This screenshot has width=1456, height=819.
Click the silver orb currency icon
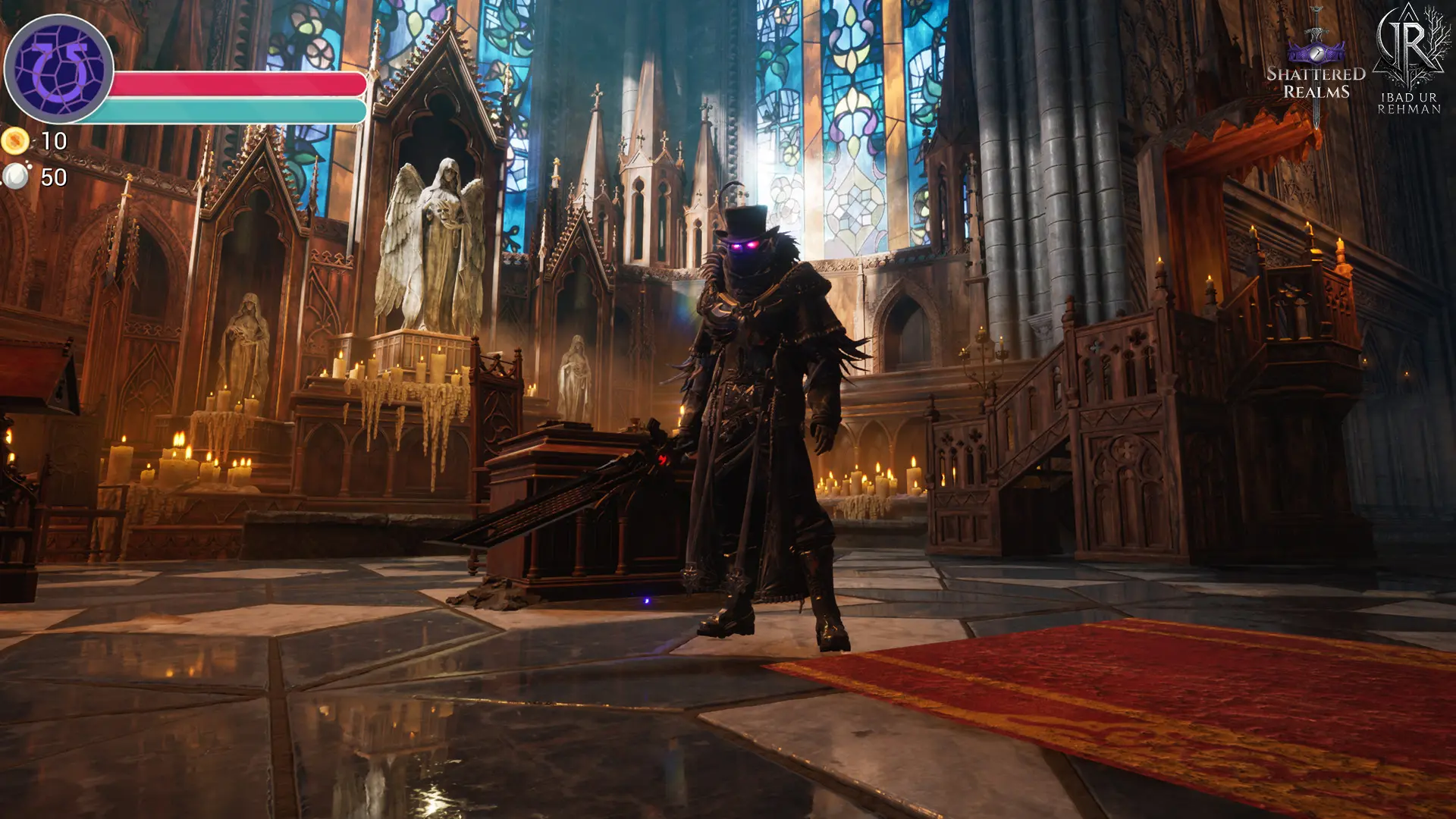(15, 177)
